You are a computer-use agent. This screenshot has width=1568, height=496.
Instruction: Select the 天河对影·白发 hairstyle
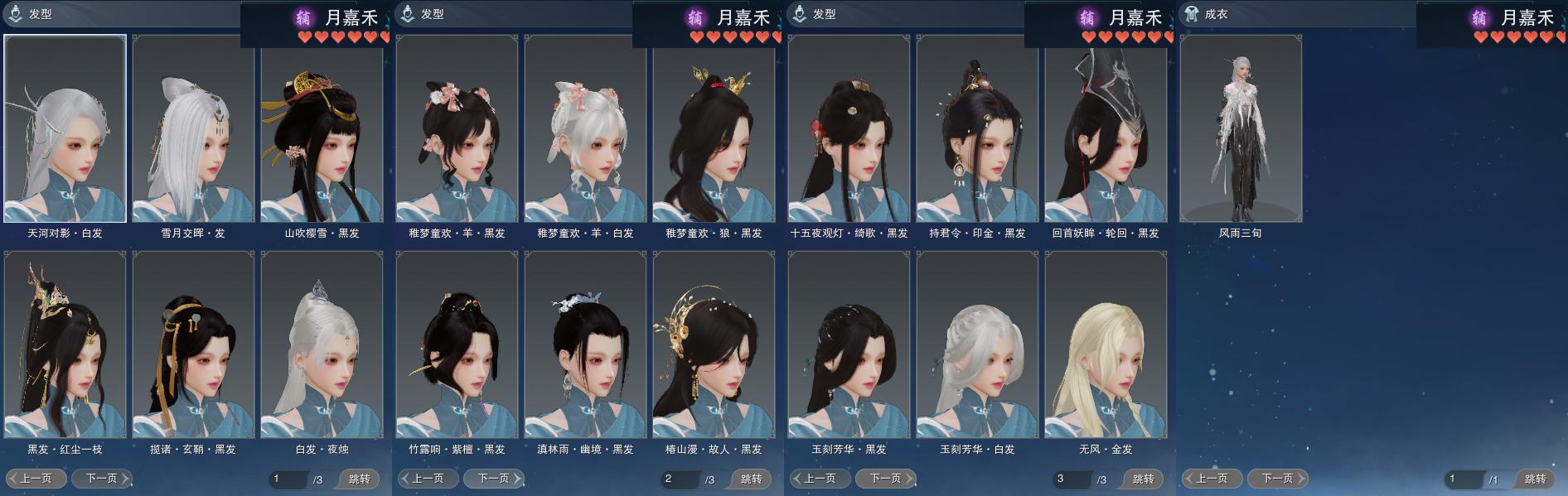click(x=65, y=128)
